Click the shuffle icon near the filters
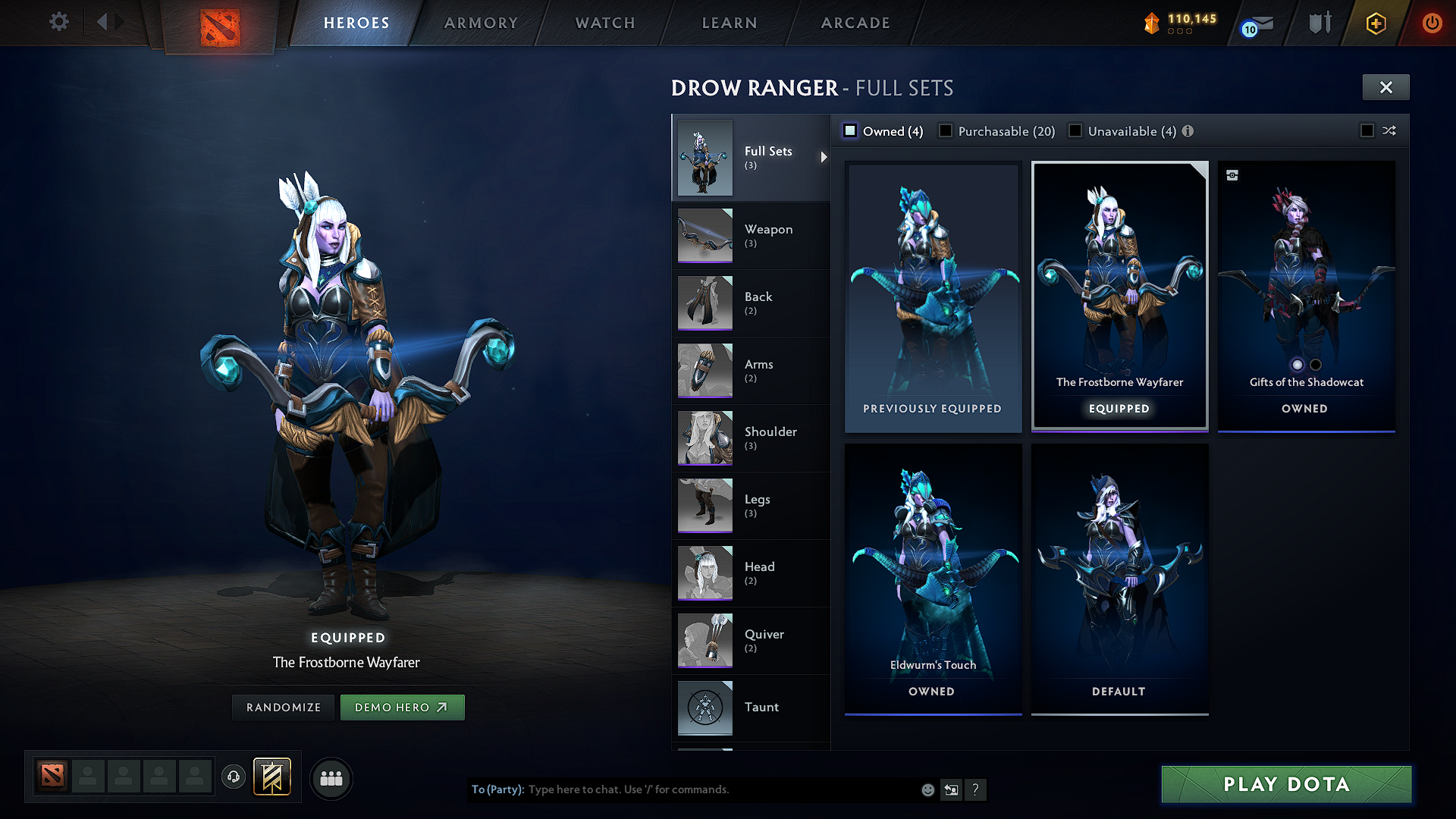The width and height of the screenshot is (1456, 819). (x=1390, y=130)
